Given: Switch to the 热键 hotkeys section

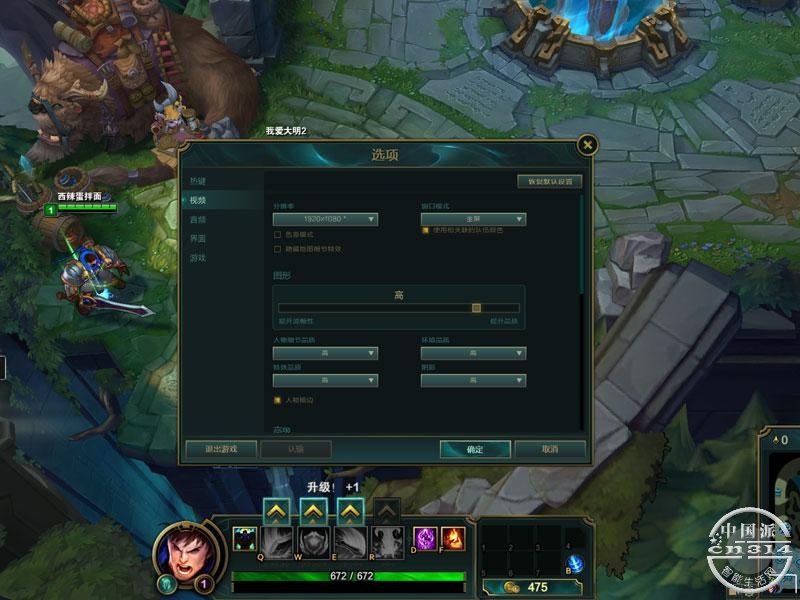Looking at the screenshot, I should tap(198, 181).
